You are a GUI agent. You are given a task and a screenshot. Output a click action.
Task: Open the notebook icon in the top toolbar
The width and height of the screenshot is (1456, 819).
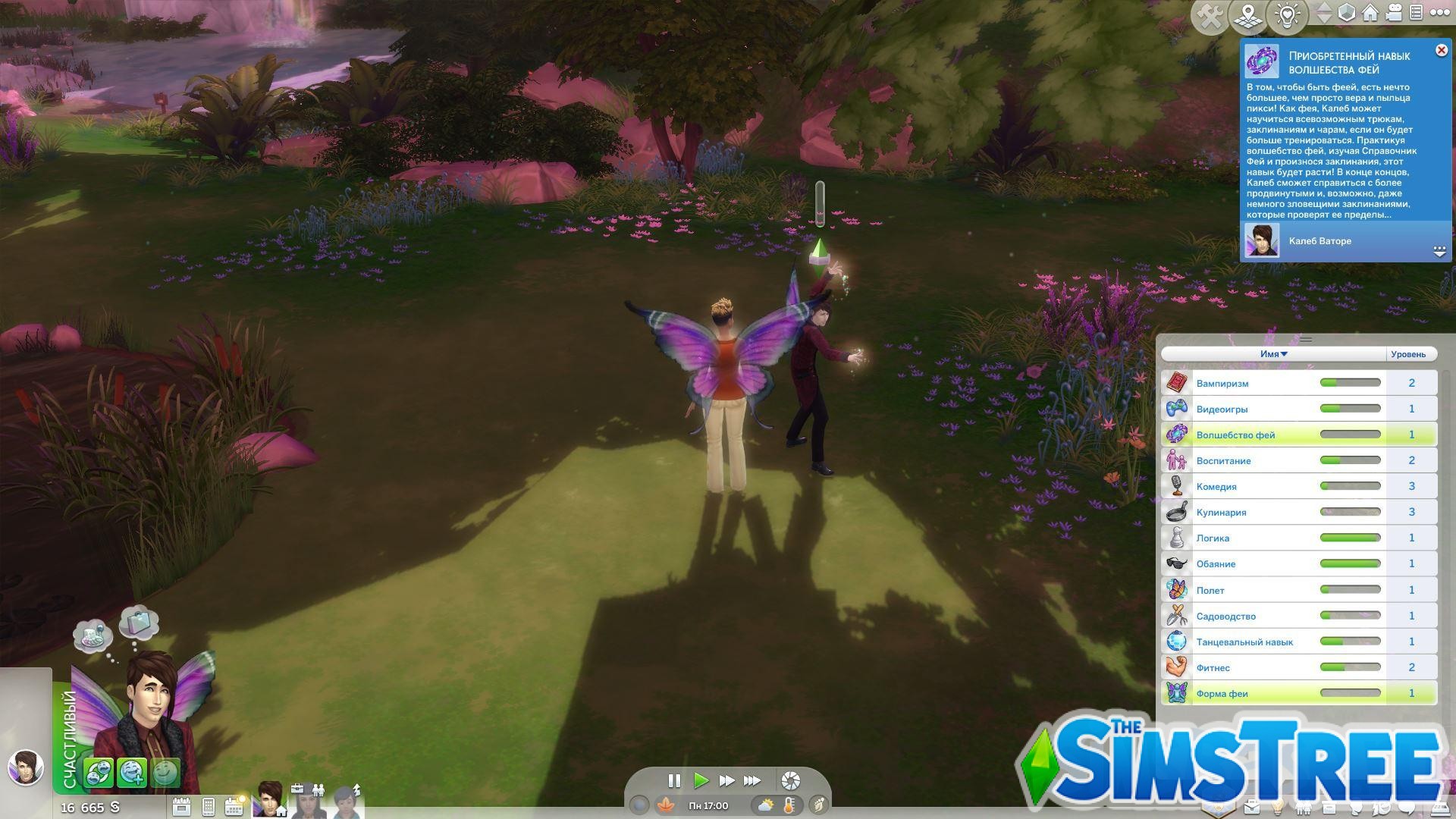(x=1415, y=12)
